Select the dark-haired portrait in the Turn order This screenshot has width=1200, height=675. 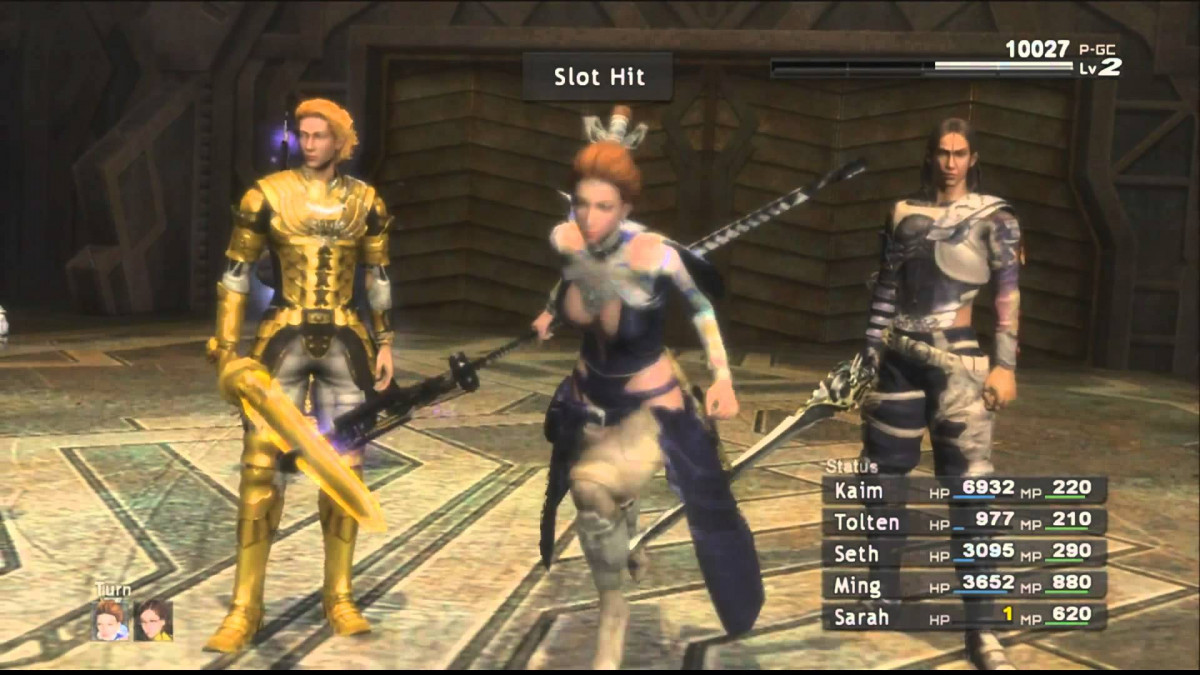pyautogui.click(x=153, y=620)
